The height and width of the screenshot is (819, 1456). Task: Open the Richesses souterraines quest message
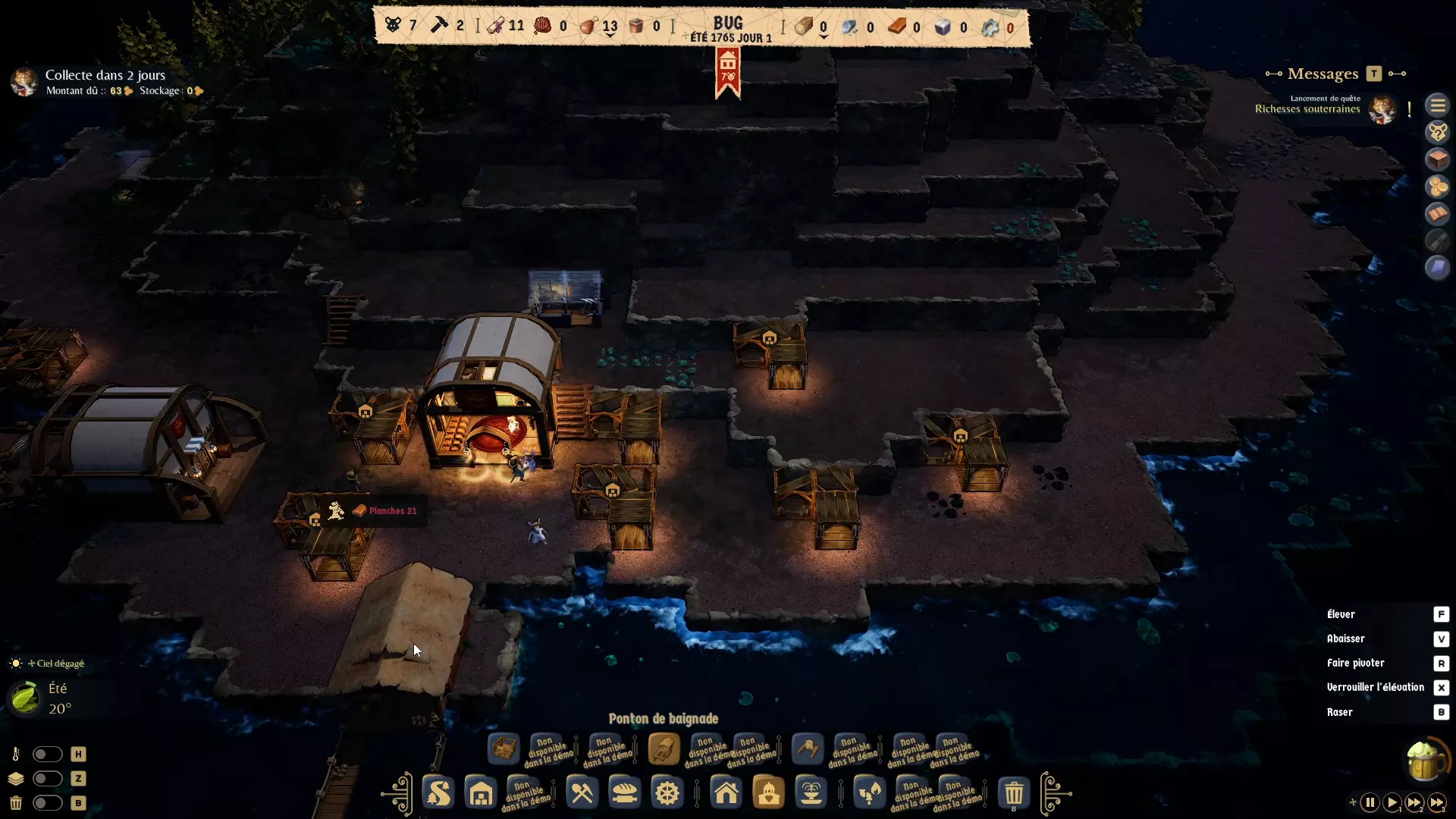click(1307, 108)
